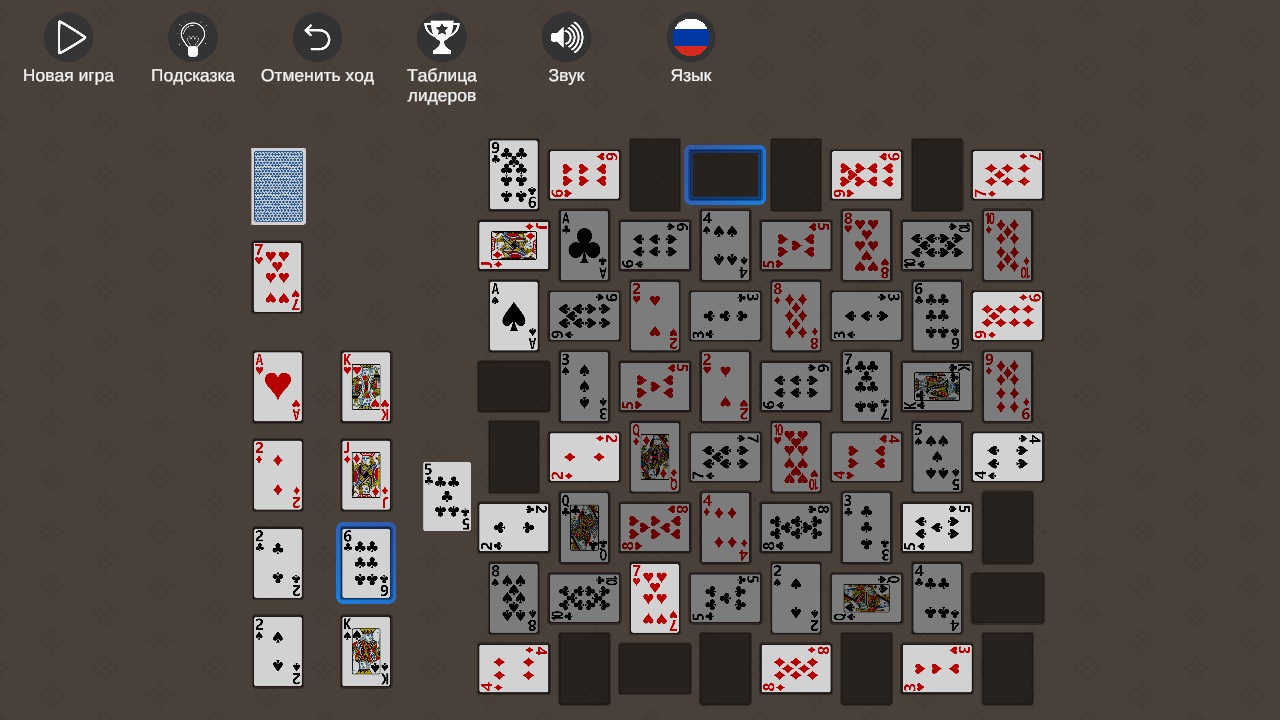Click the Отменить ход text

pyautogui.click(x=317, y=74)
